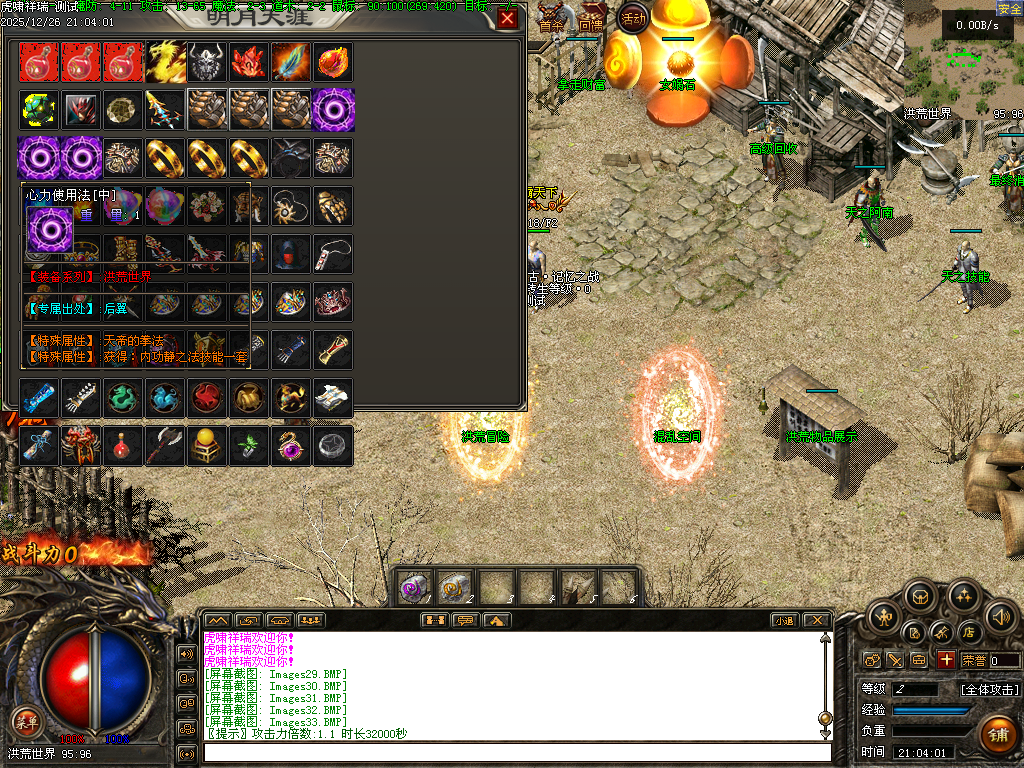Close the inventory bag window
This screenshot has width=1024, height=768.
pyautogui.click(x=508, y=19)
